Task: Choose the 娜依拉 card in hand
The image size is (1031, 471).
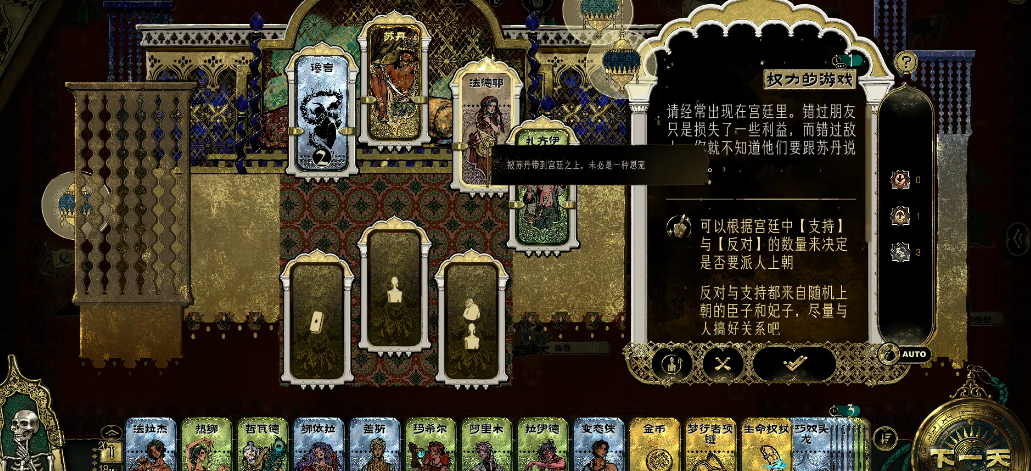Action: tap(319, 445)
